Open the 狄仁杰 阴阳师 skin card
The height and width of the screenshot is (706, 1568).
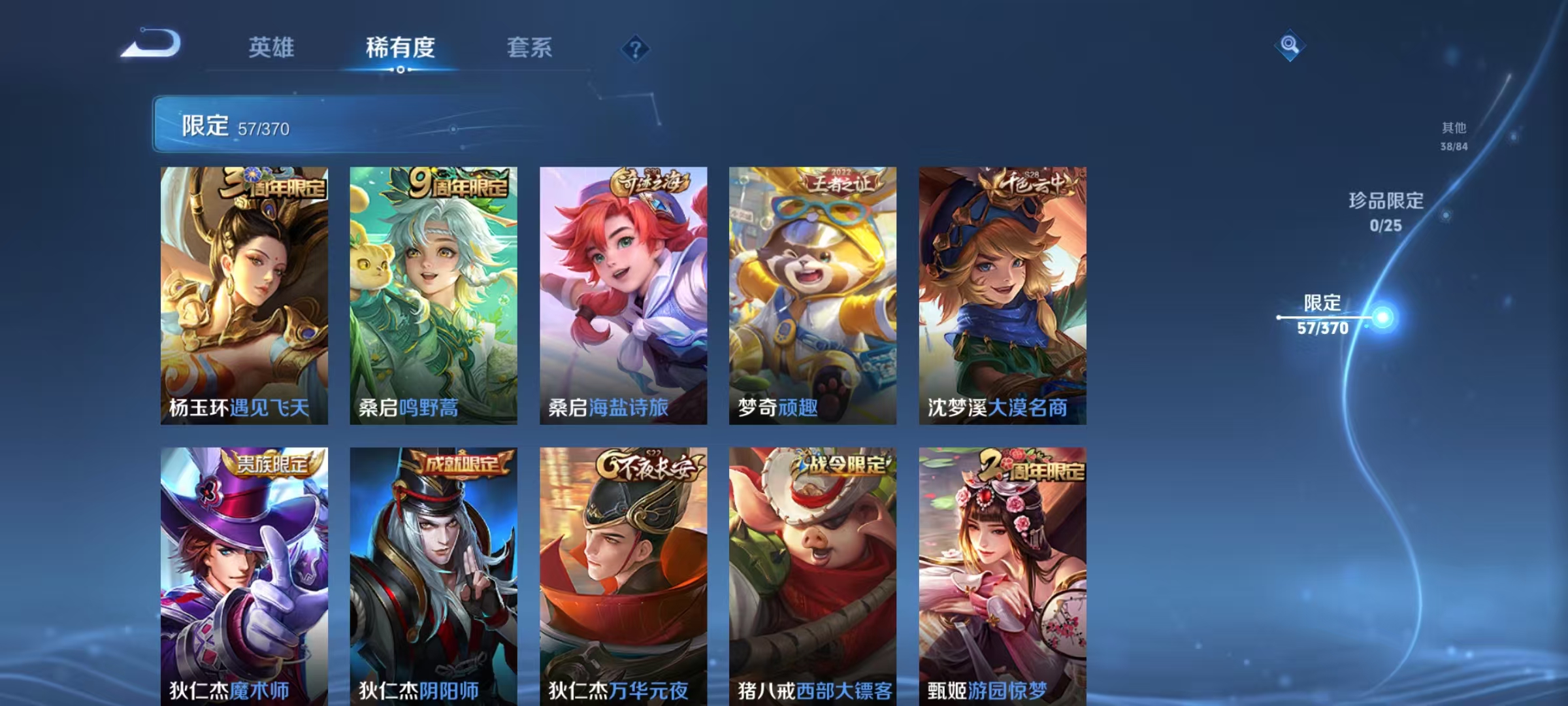pos(434,575)
